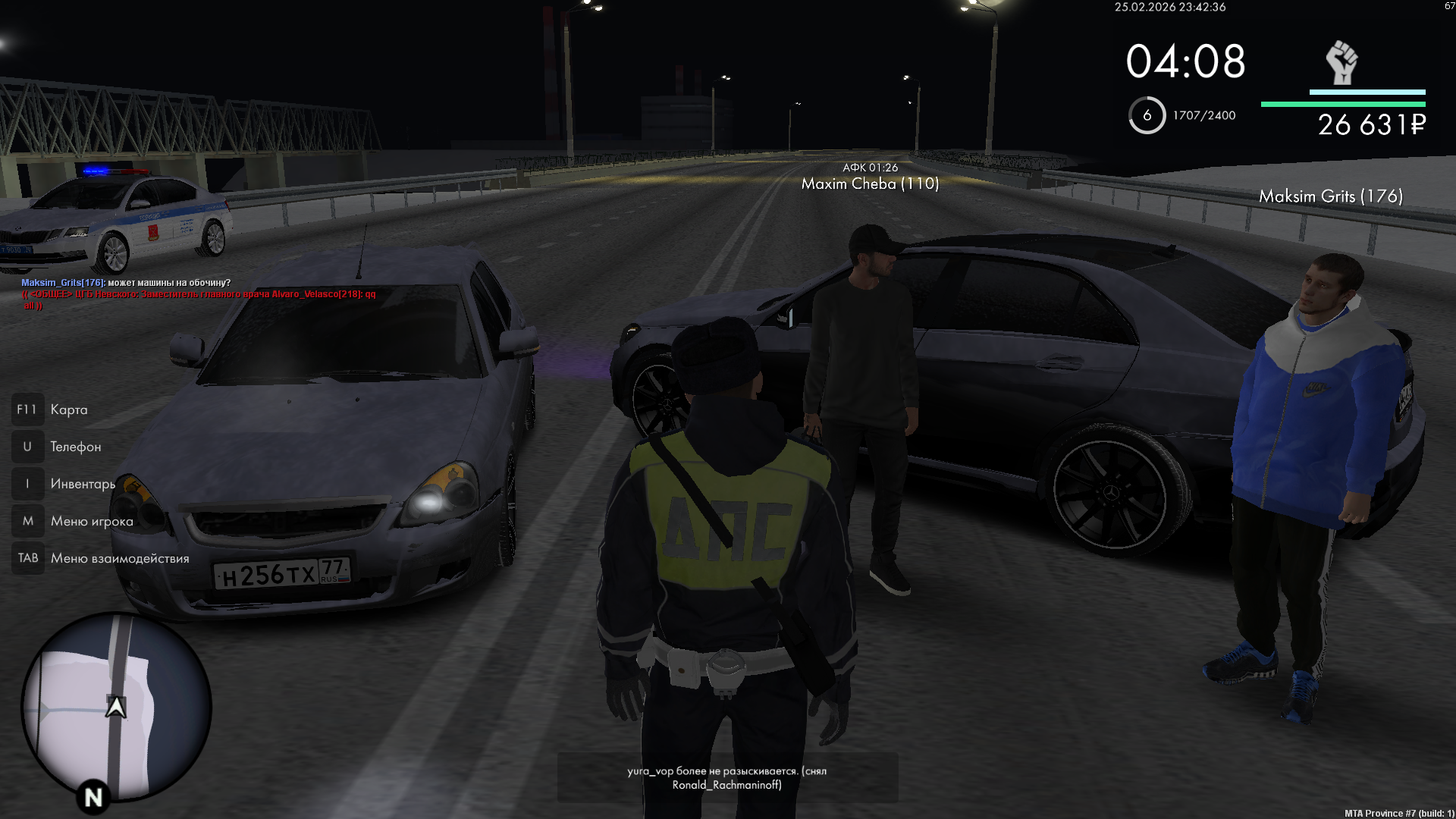Viewport: 1456px width, 819px height.
Task: Click the Maxim Cheba (110) nametag
Action: coord(870,184)
